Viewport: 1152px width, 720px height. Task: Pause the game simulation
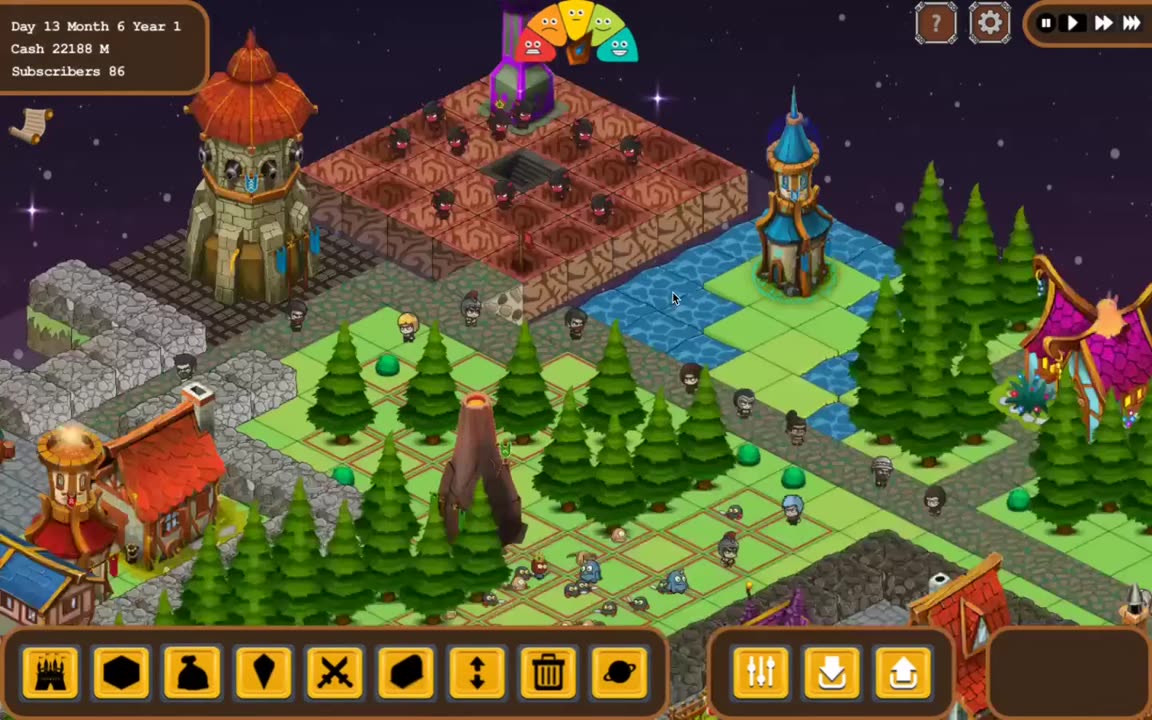tap(1046, 23)
